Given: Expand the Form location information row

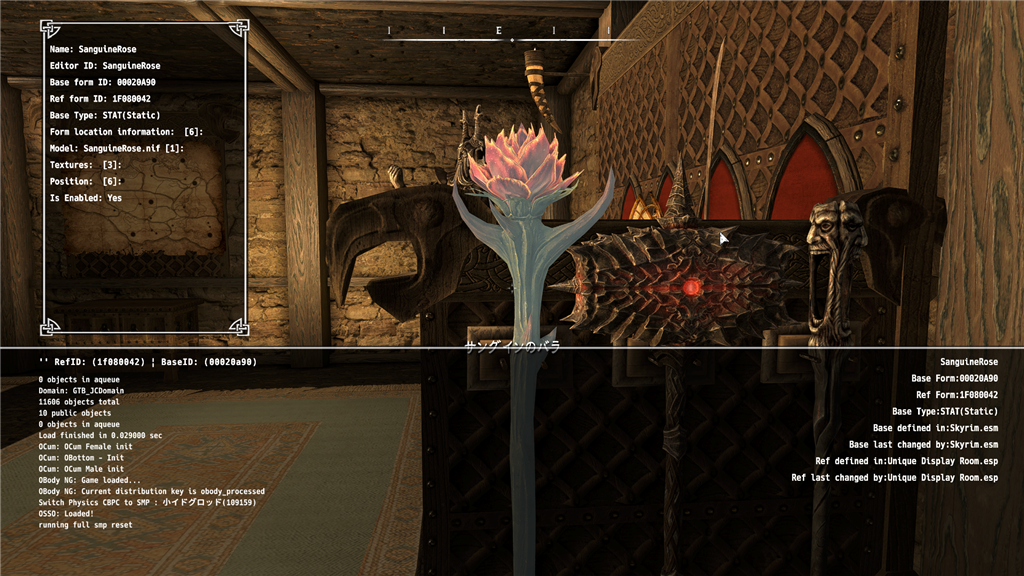Looking at the screenshot, I should coord(126,132).
